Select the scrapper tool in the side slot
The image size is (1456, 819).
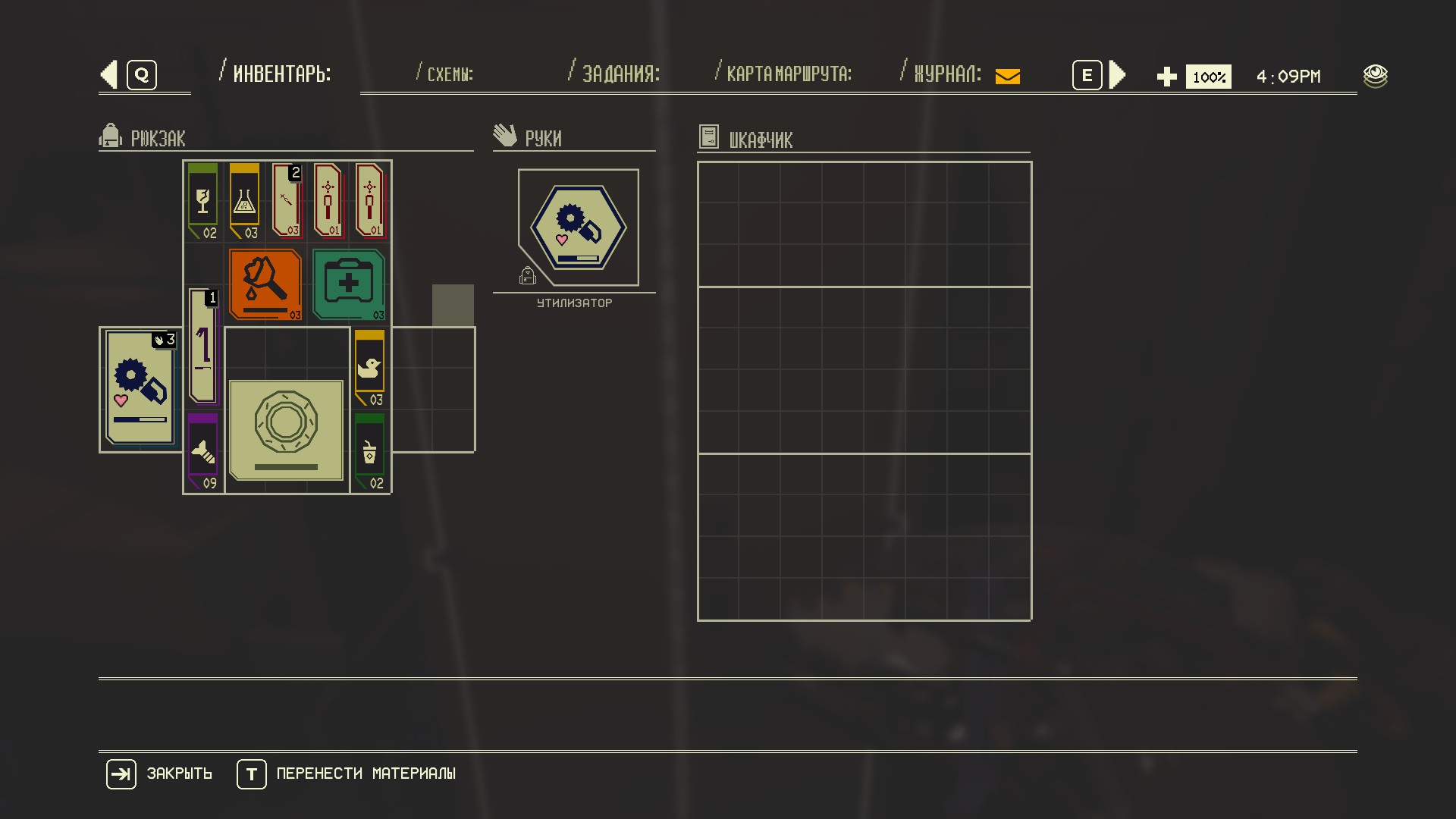[x=140, y=388]
